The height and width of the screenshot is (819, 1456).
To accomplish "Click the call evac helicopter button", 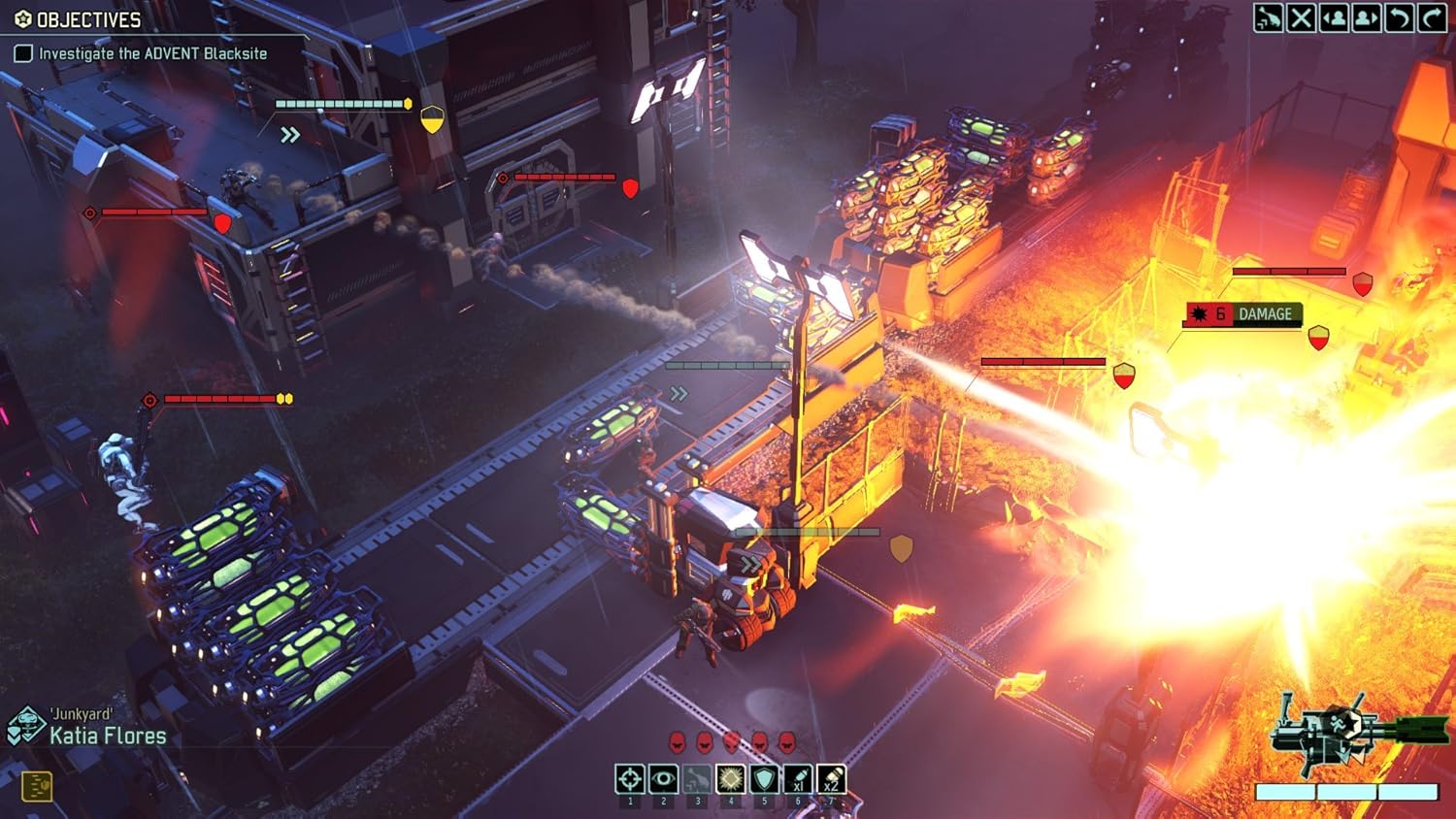I will pos(1268,18).
